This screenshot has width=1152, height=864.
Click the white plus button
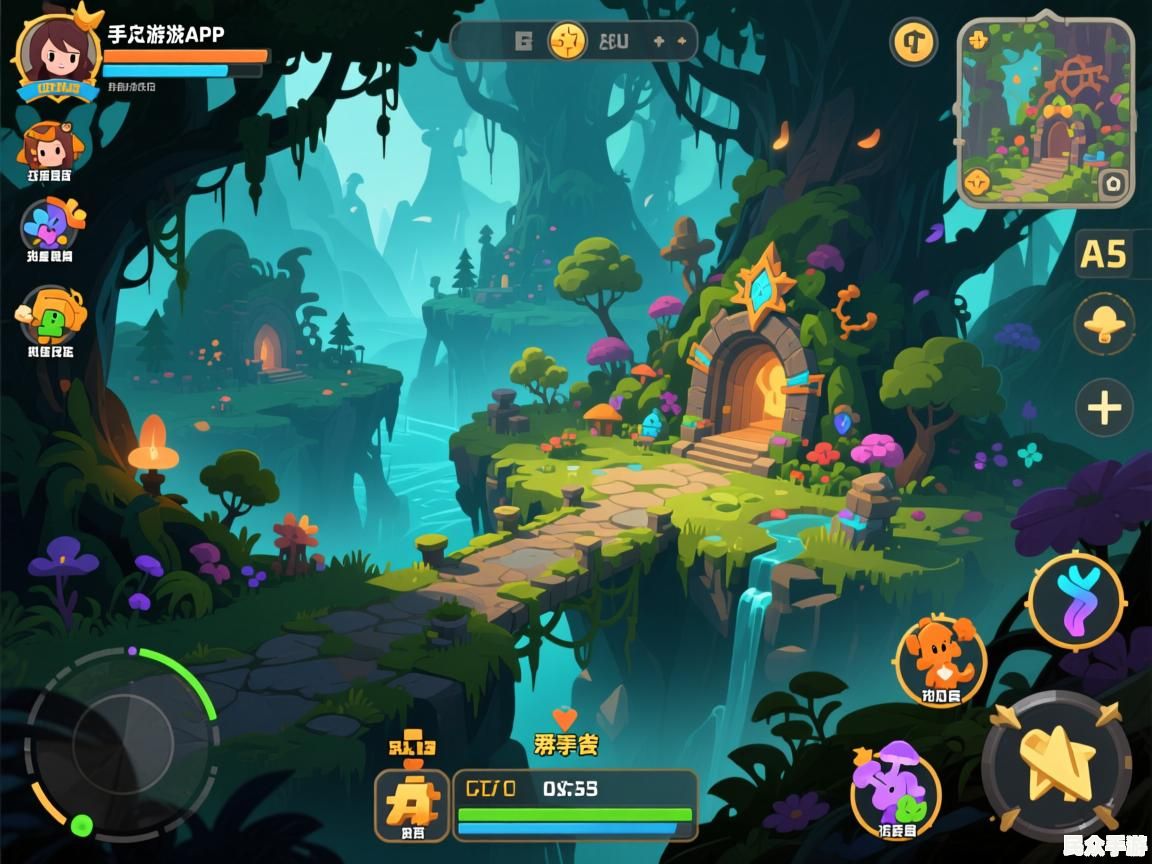(1104, 408)
